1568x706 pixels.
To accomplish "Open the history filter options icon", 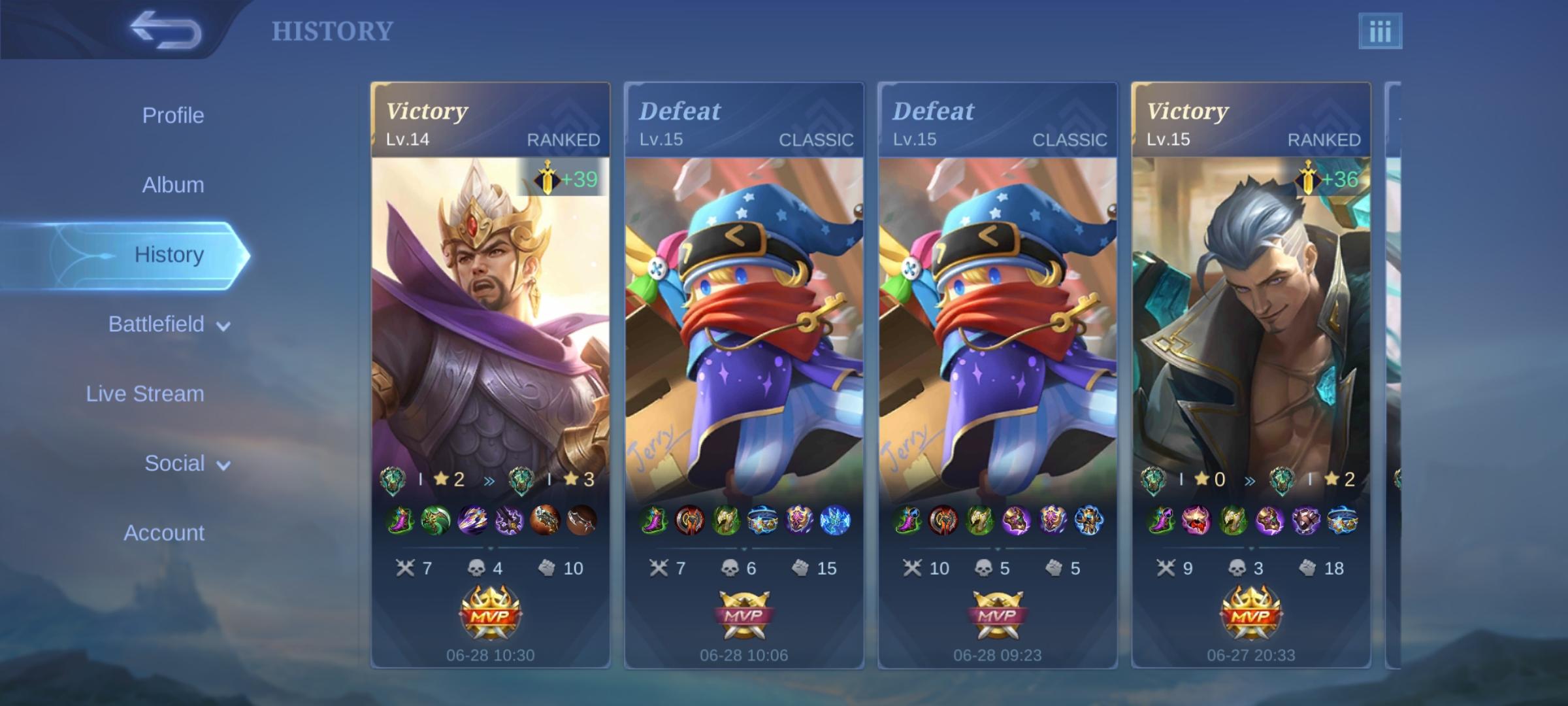I will click(x=1382, y=29).
